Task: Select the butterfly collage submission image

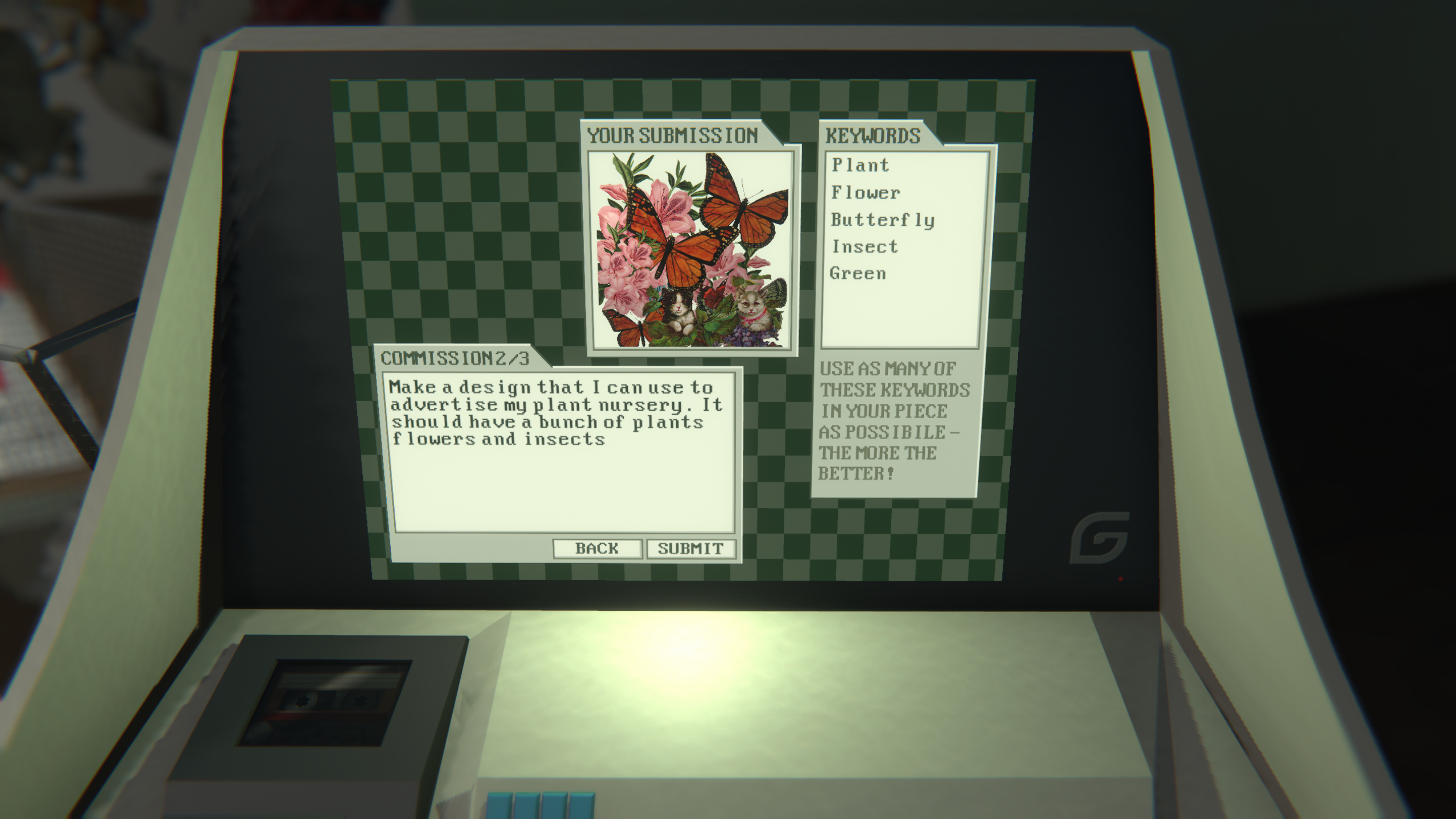Action: (692, 250)
